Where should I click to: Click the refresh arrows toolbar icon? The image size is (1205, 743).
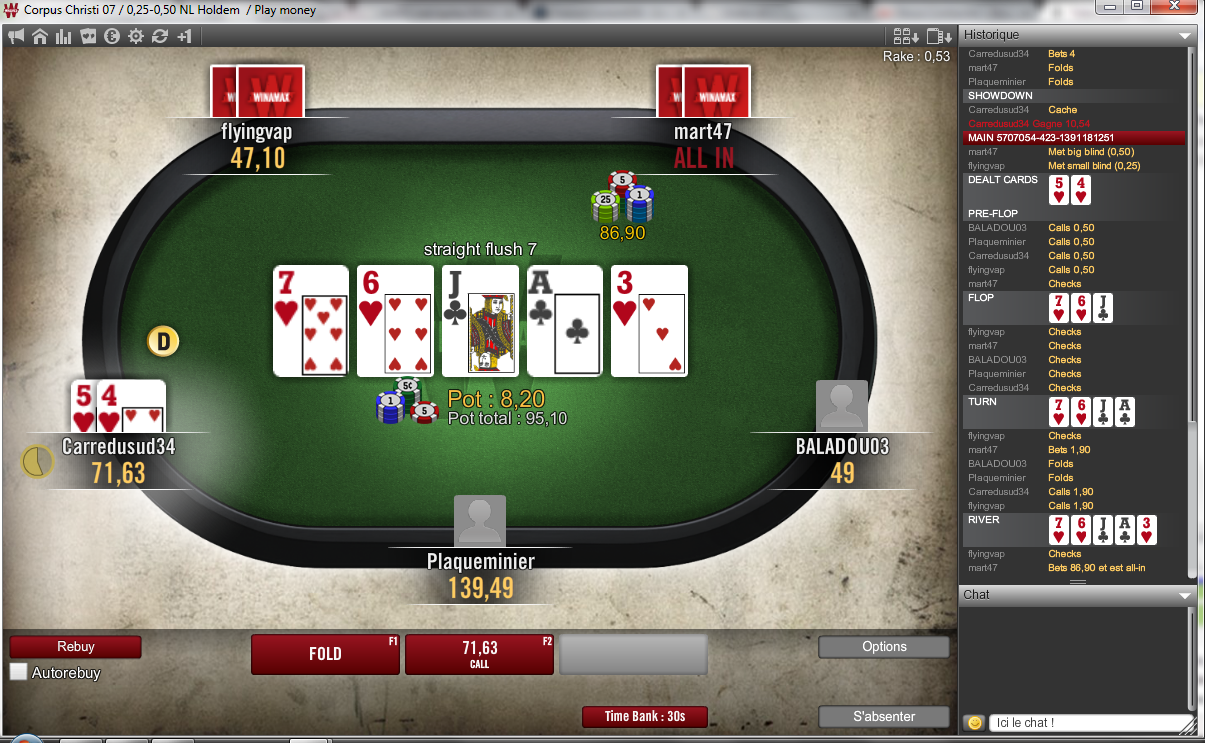coord(160,36)
